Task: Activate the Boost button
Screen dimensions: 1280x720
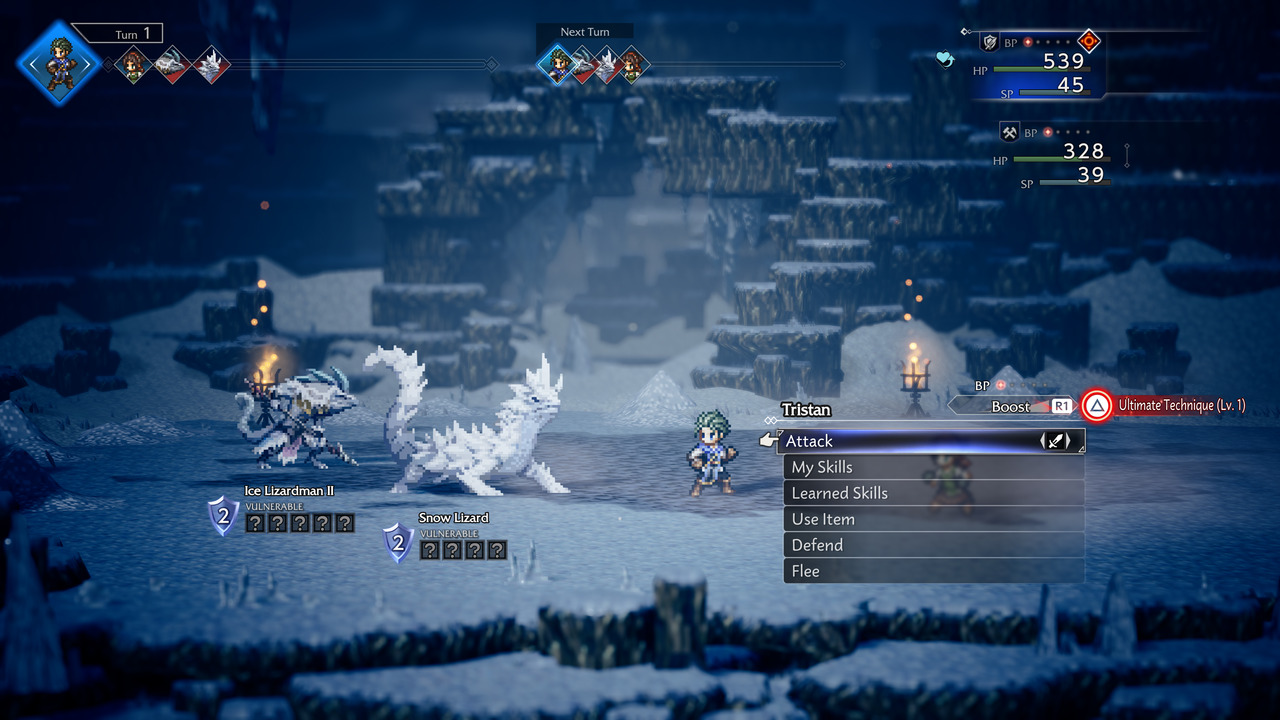Action: [x=1012, y=406]
